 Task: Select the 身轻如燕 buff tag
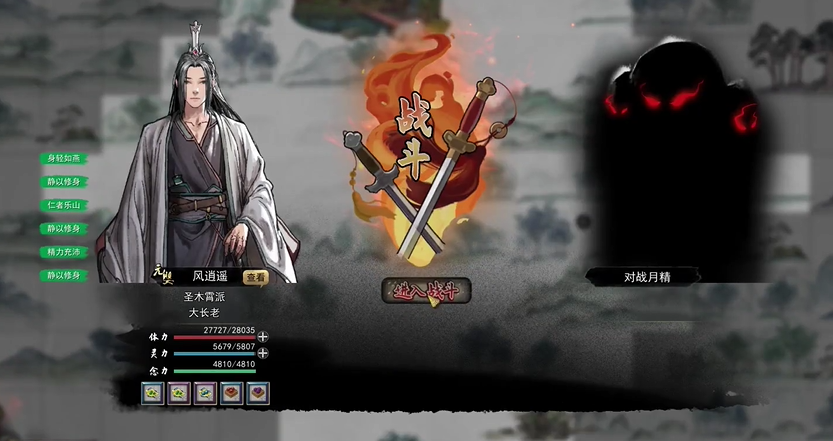(x=64, y=158)
